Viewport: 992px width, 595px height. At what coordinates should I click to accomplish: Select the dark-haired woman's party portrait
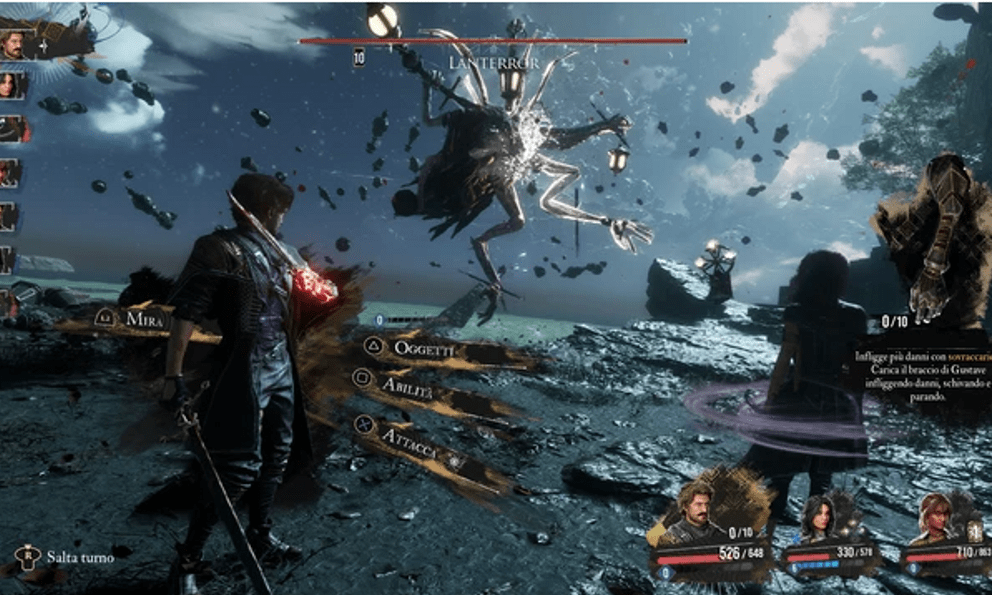pos(822,516)
